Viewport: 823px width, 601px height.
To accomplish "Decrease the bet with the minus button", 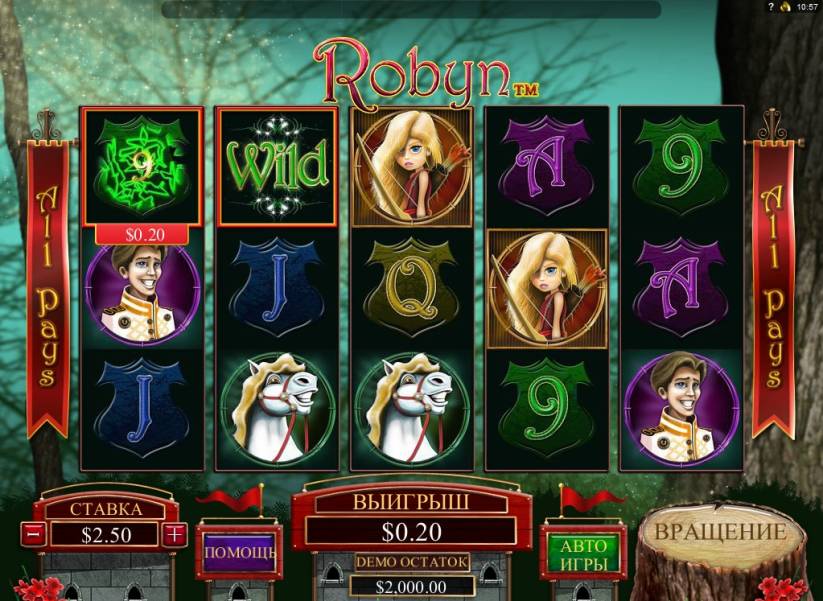I will [32, 534].
